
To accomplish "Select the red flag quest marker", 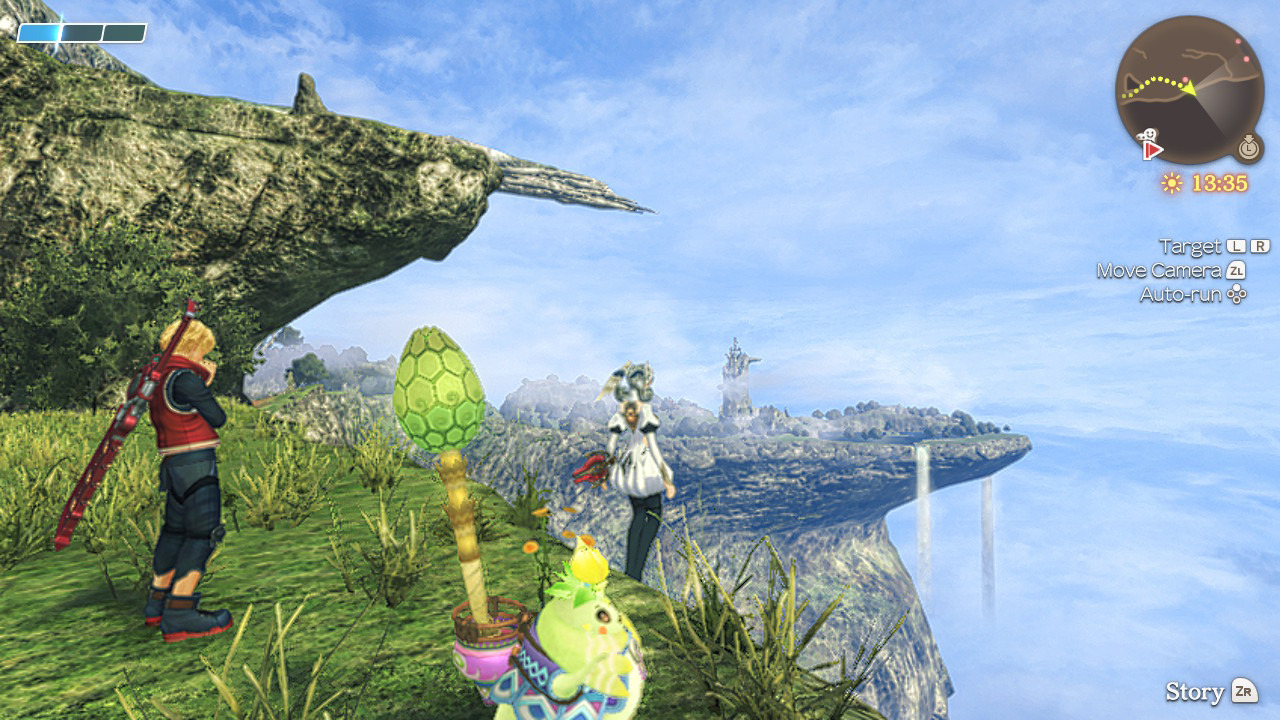I will [x=1153, y=150].
